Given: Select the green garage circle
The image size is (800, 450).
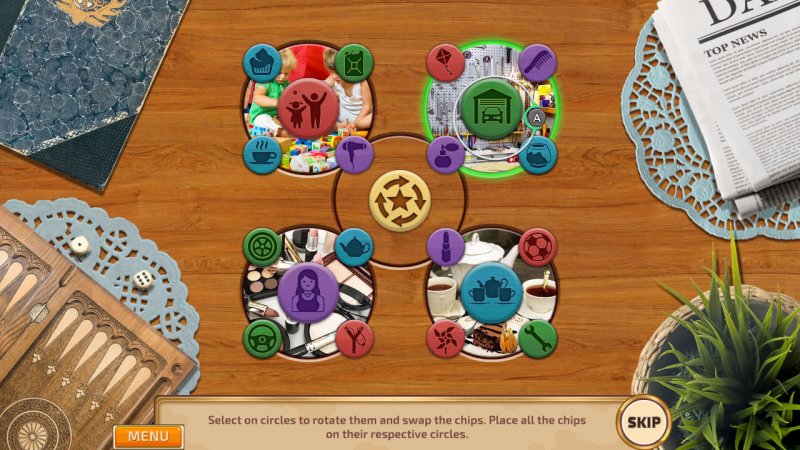Looking at the screenshot, I should click(489, 108).
